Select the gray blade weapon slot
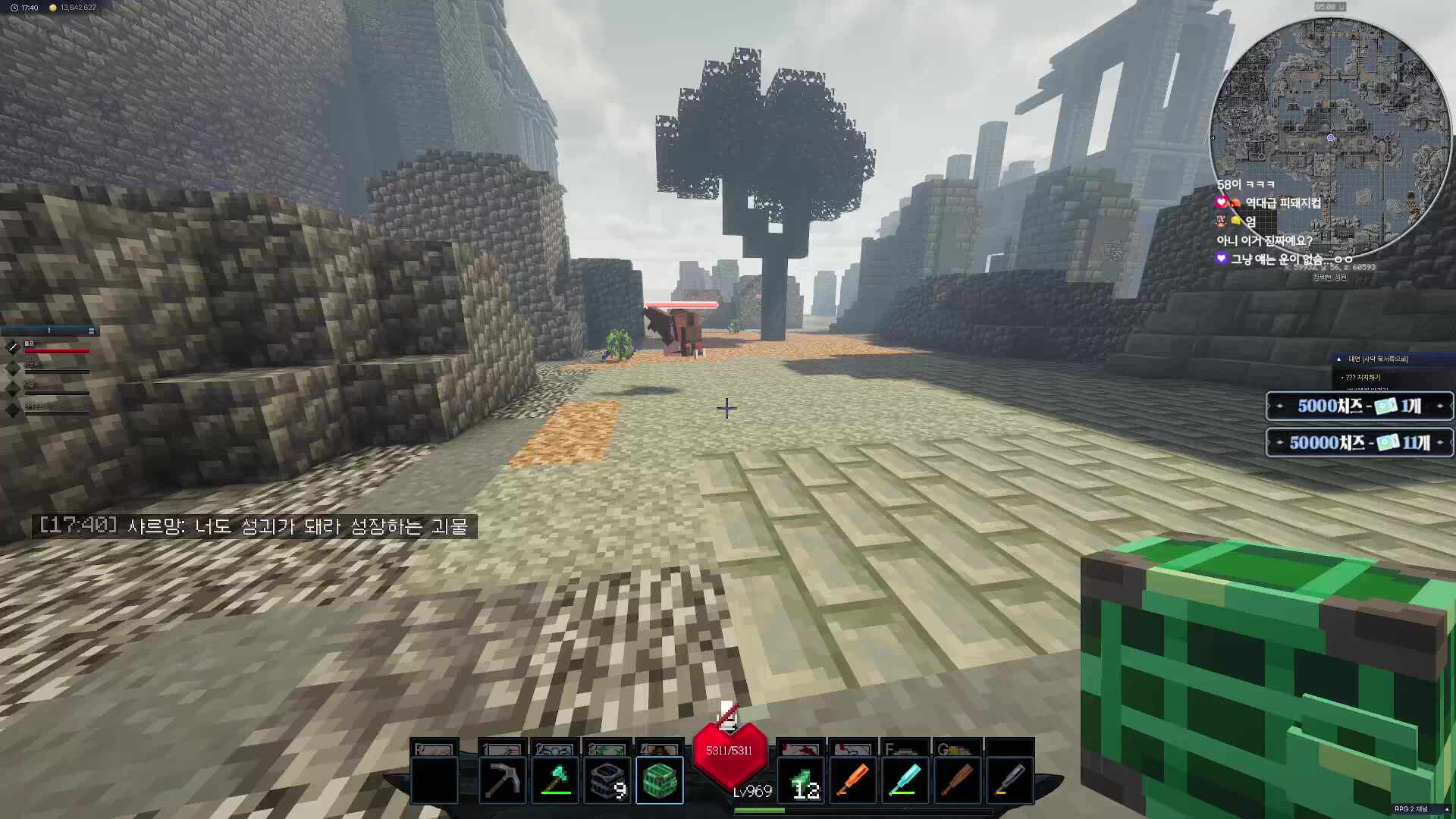The image size is (1456, 819). [1009, 780]
